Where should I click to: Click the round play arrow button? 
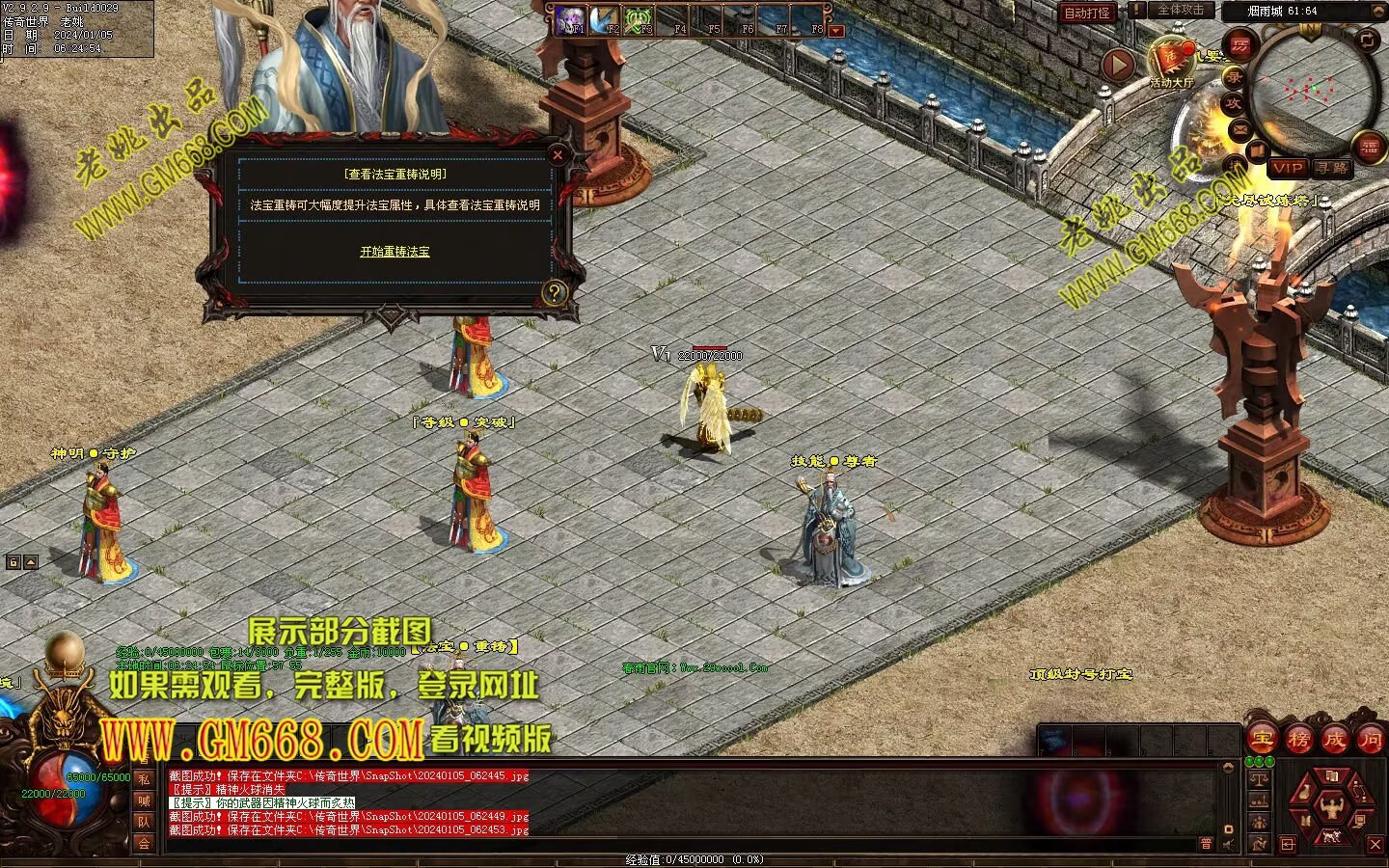[x=1118, y=66]
